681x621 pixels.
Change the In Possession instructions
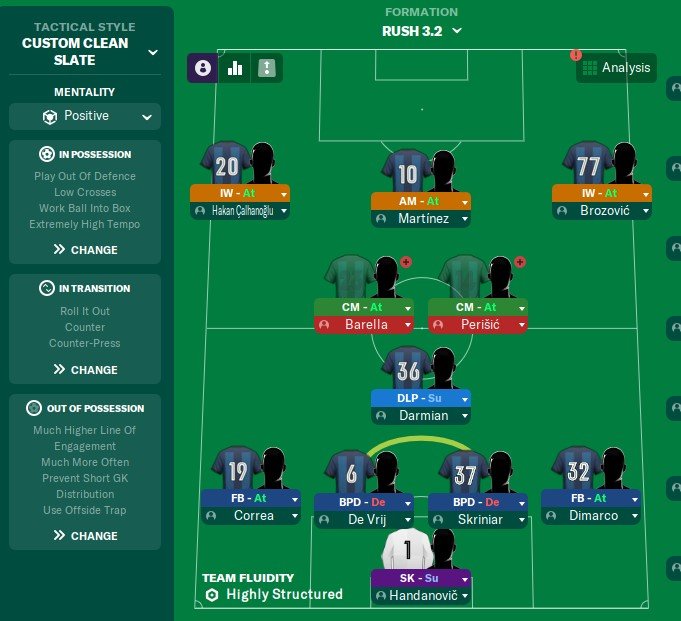(x=85, y=250)
